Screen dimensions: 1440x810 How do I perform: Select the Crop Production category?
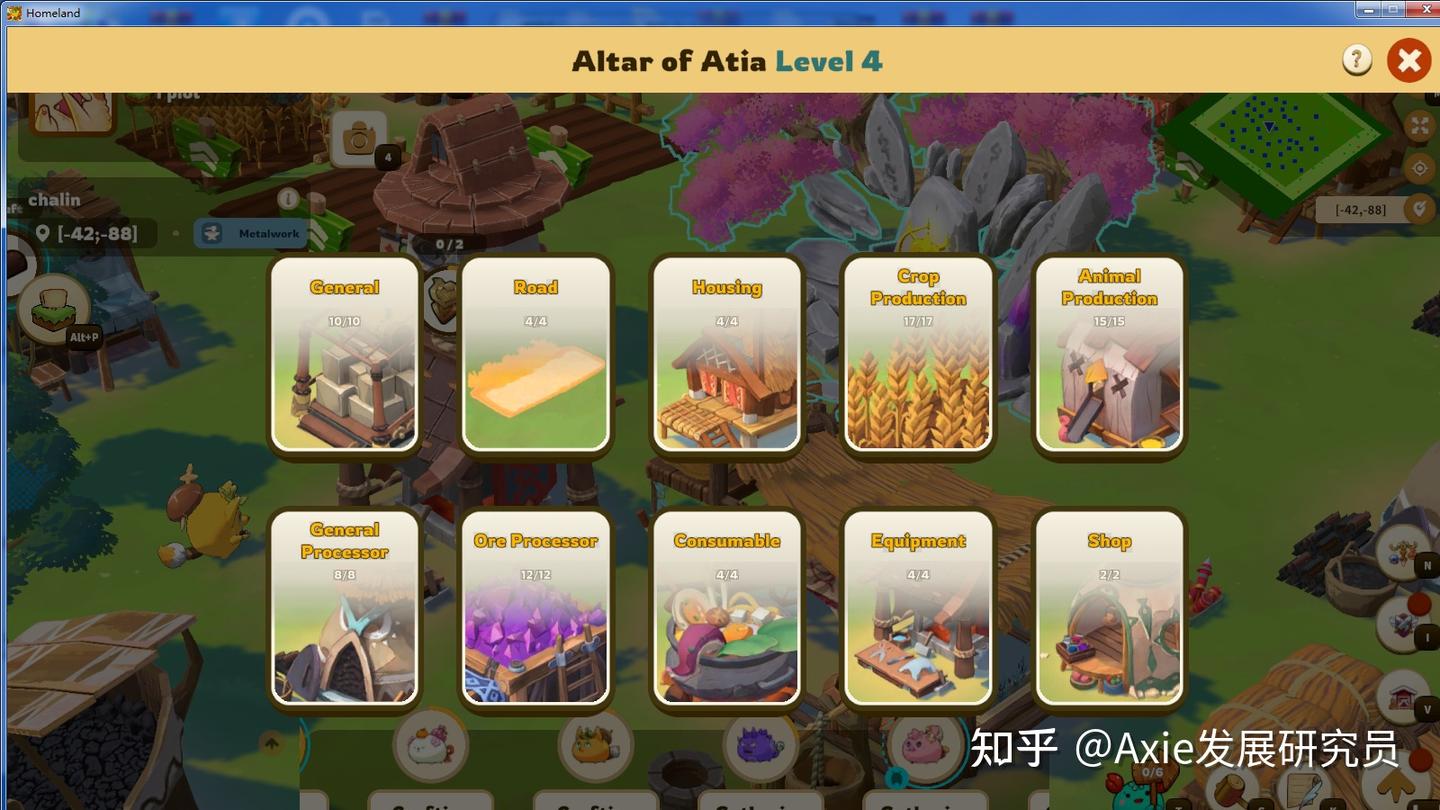[917, 355]
